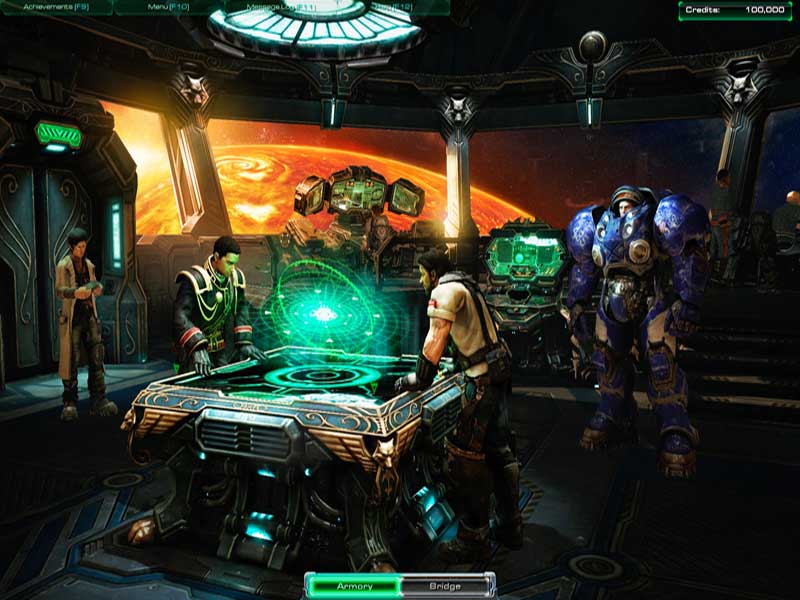Viewport: 800px width, 600px height.
Task: Open the game Menu
Action: 168,6
